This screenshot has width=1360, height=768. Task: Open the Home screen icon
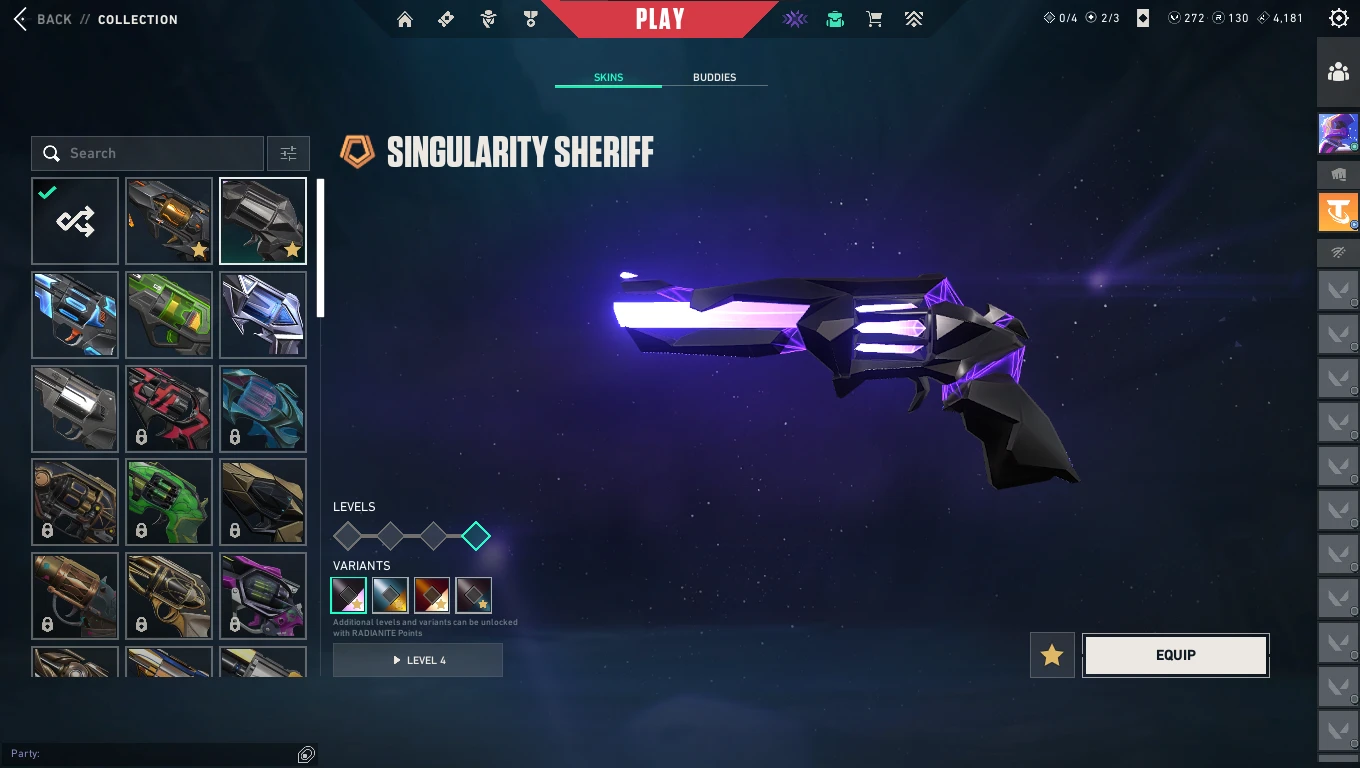[x=405, y=19]
